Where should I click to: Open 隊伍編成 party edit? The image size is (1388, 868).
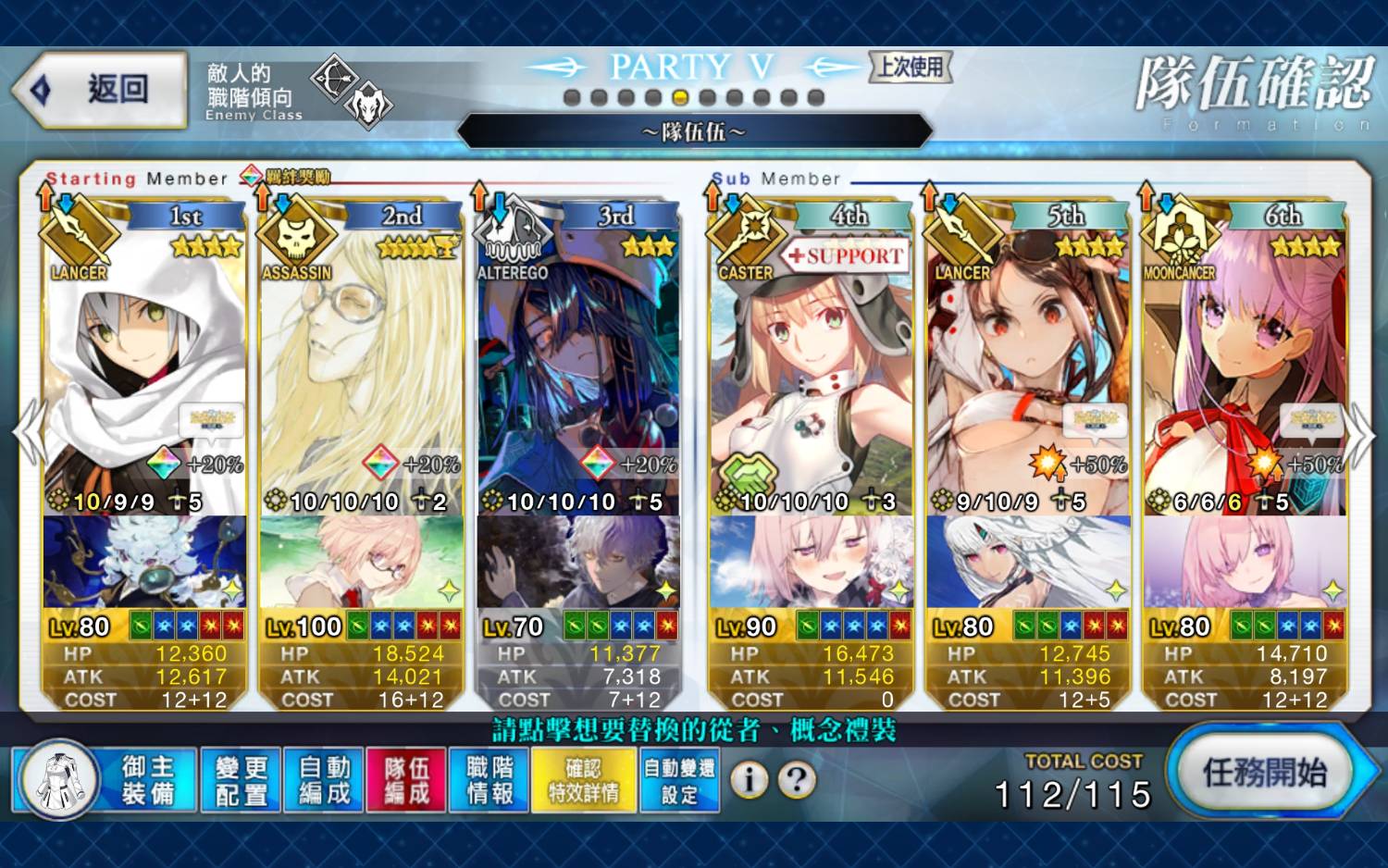tap(407, 780)
